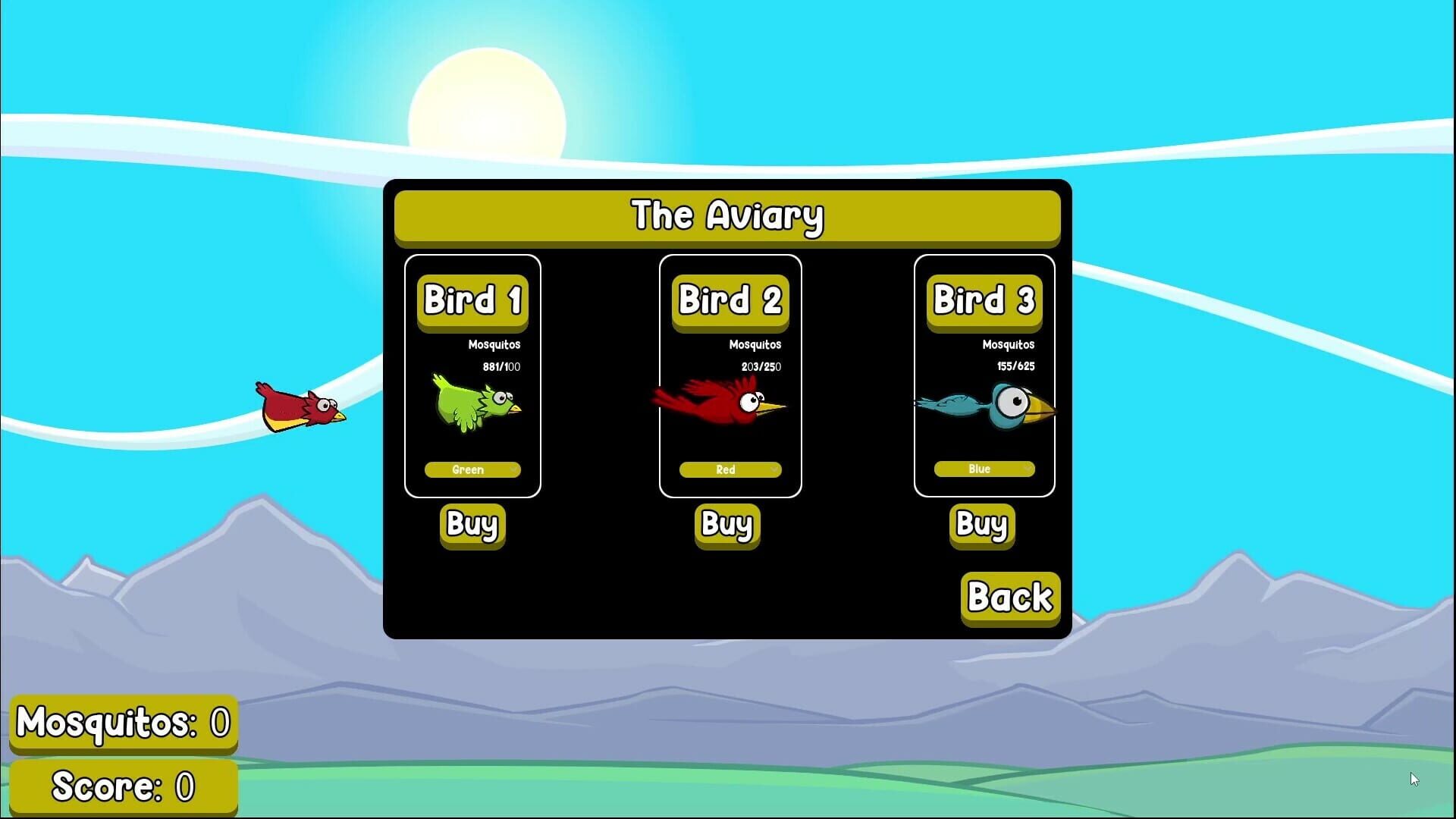
Task: Open the Red color dropdown for Bird 2
Action: 728,469
